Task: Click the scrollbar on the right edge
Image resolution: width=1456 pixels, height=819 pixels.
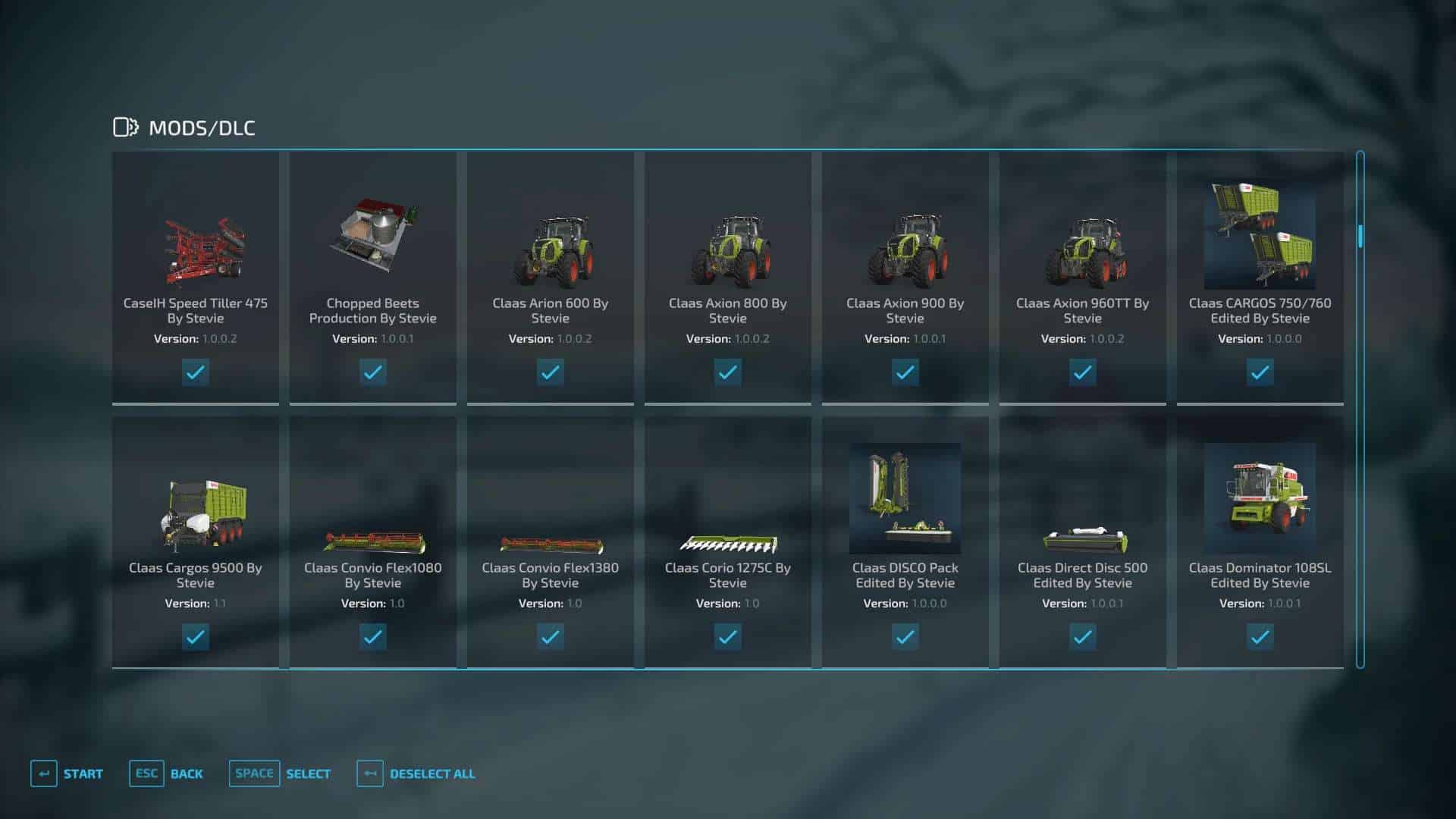Action: point(1360,235)
